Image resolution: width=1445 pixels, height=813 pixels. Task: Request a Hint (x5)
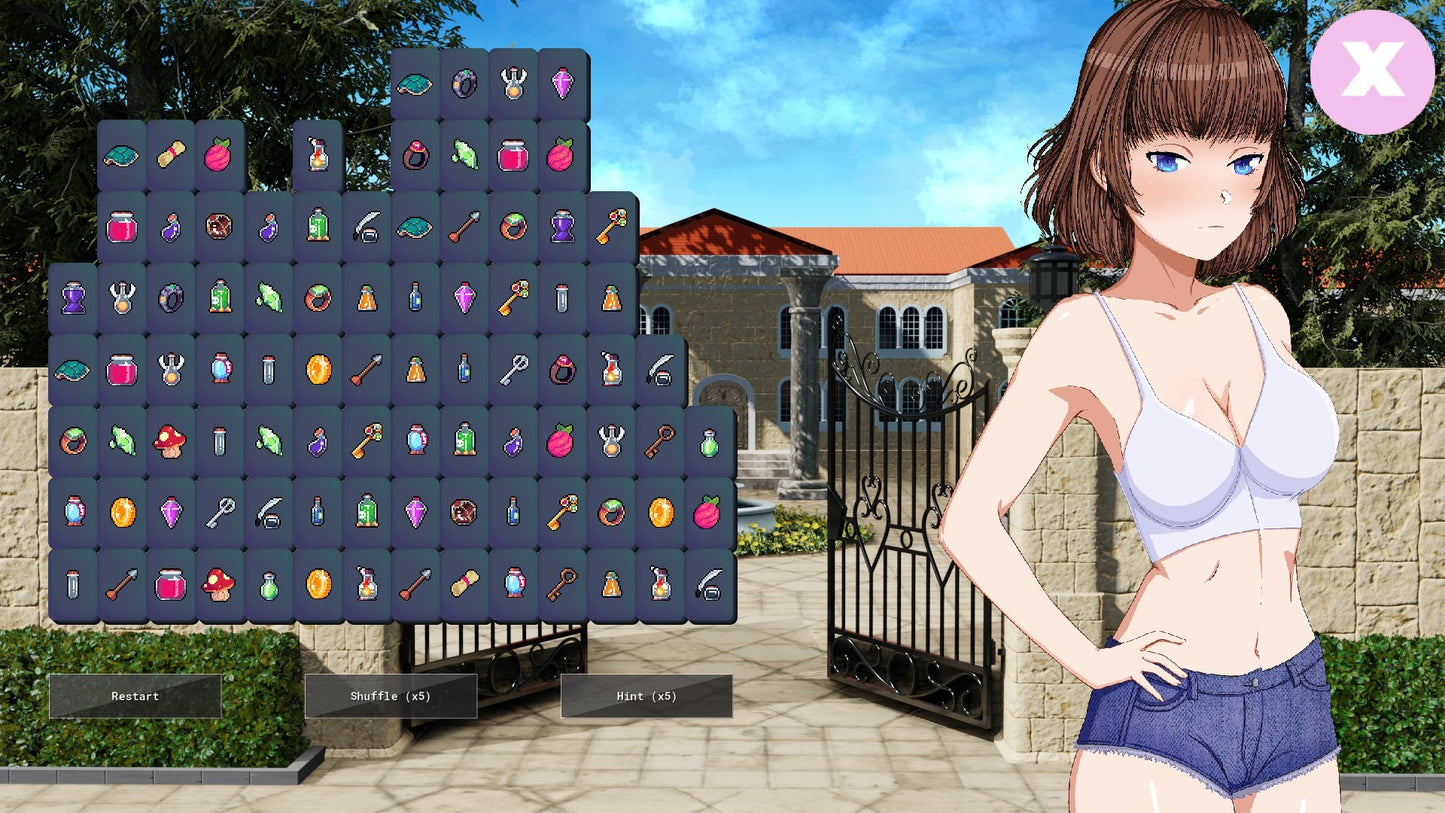646,696
